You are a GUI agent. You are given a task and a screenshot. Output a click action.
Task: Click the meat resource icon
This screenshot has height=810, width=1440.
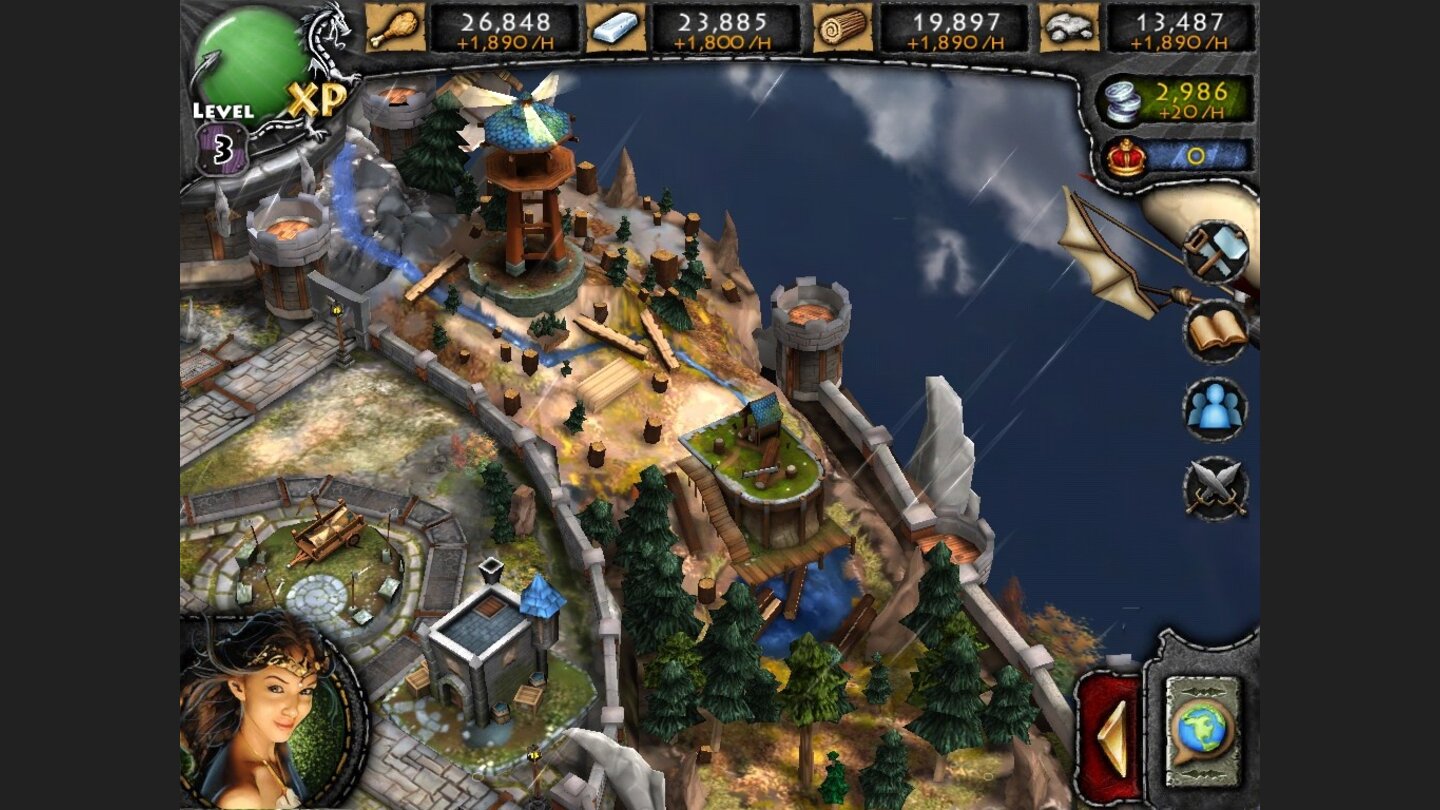coord(396,28)
